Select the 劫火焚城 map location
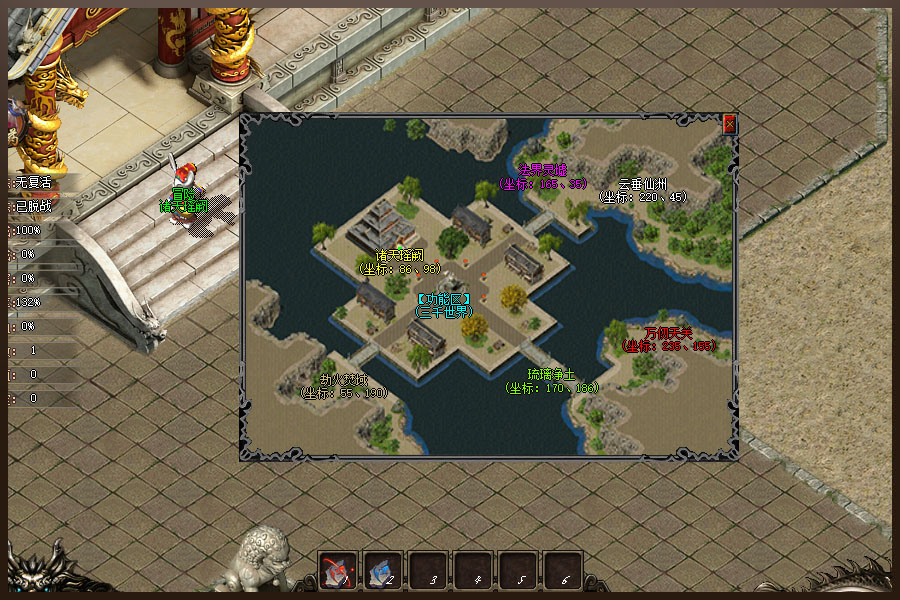 [x=344, y=386]
